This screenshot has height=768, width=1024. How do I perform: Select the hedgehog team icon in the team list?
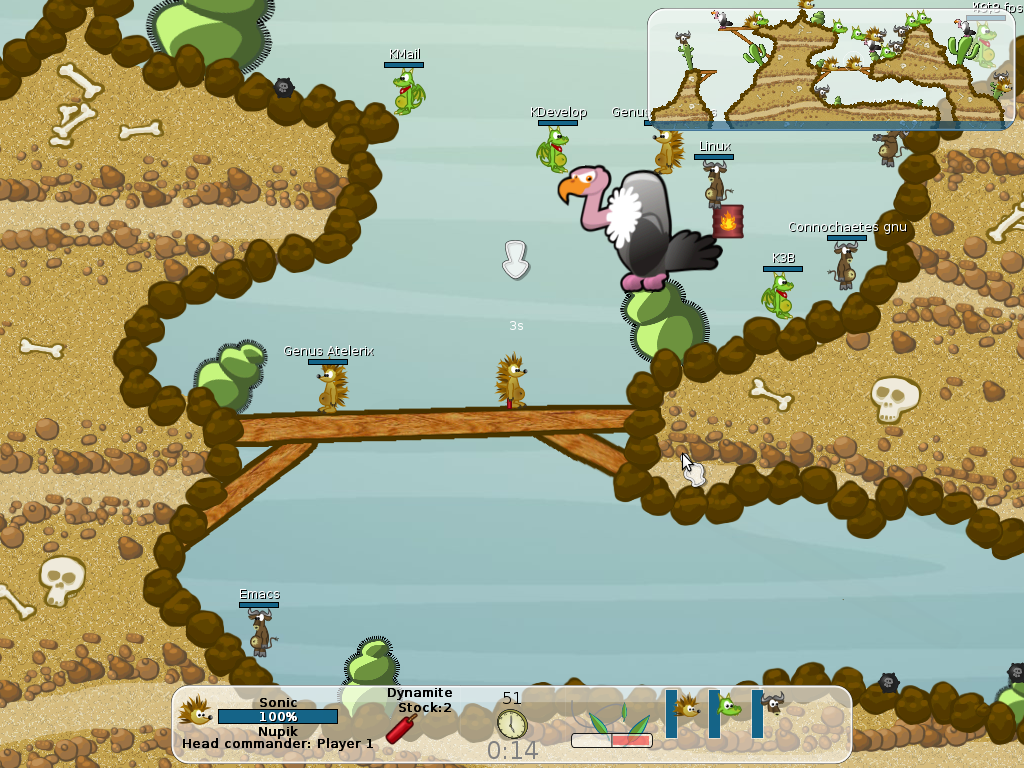687,709
